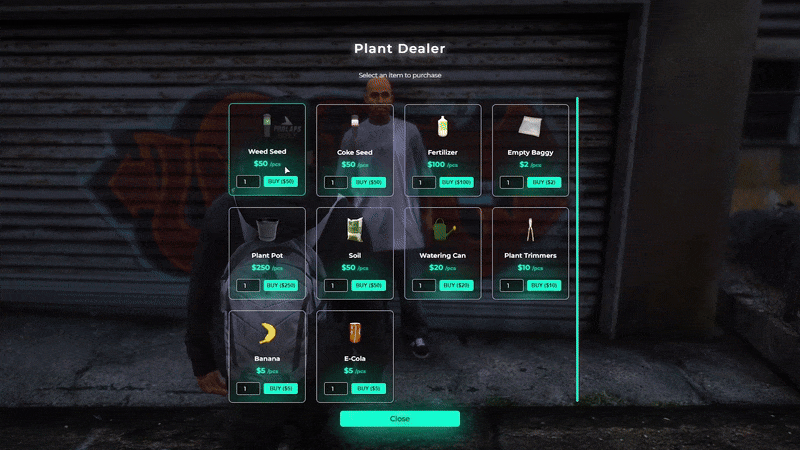
Task: Buy a bag of Soil
Action: 368,286
